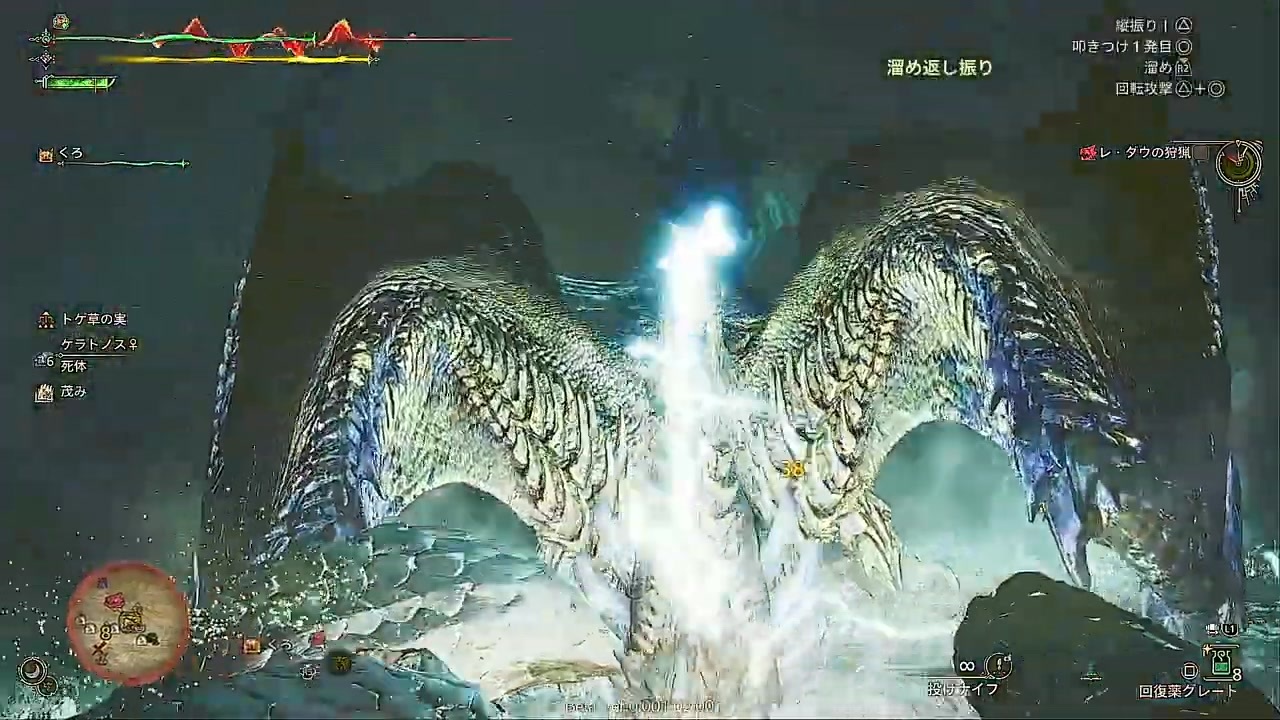Click the quest timer clock icon top right

(1240, 160)
